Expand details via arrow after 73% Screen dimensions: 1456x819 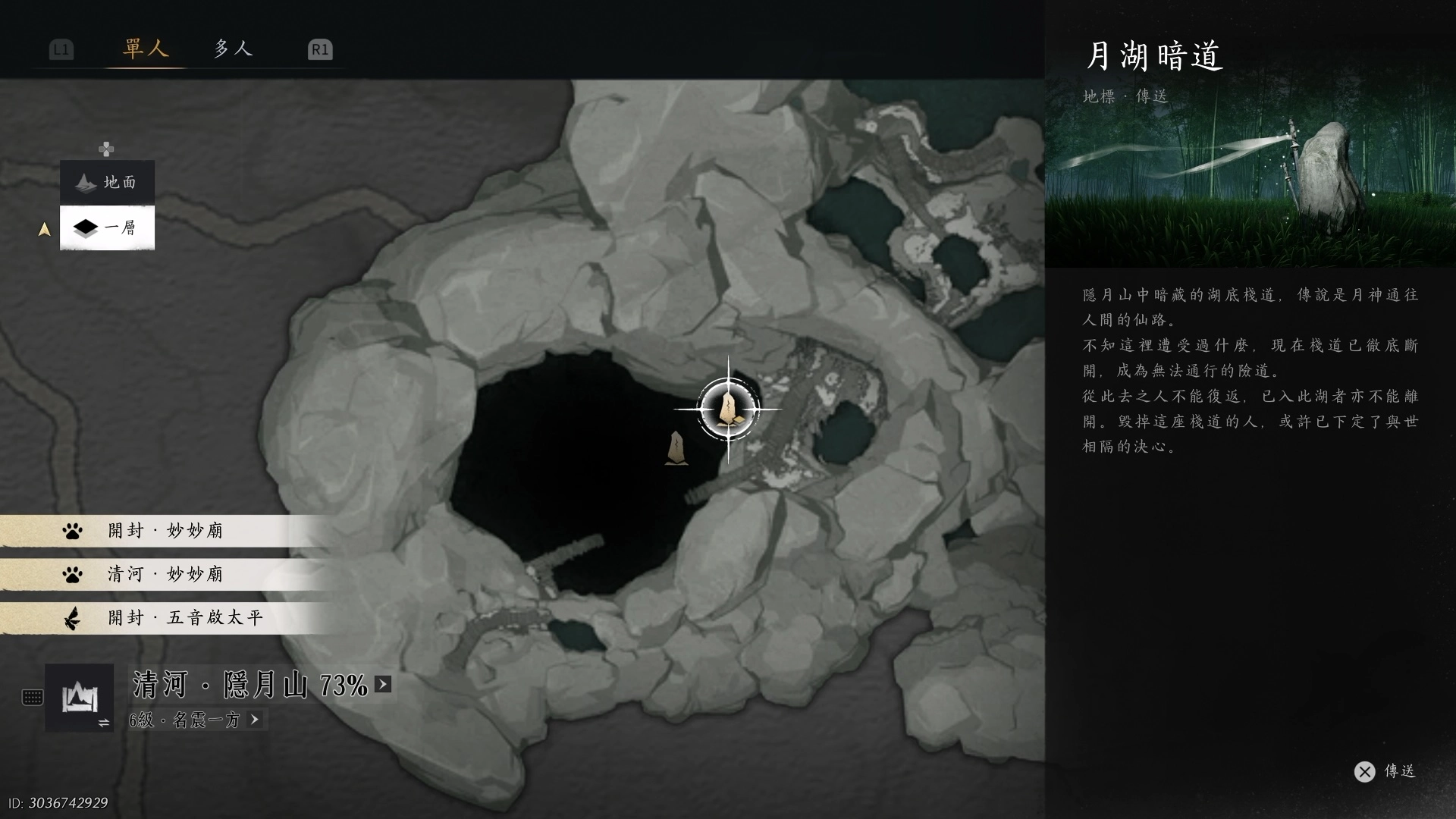pos(383,684)
